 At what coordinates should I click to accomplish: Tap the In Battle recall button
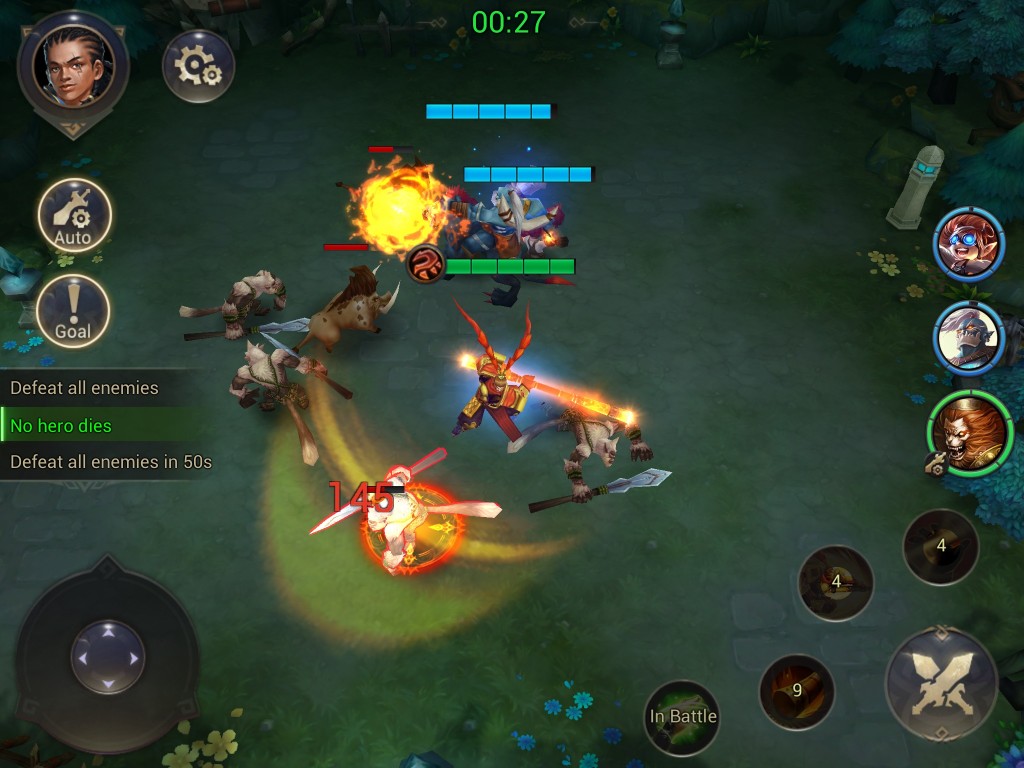pos(682,717)
